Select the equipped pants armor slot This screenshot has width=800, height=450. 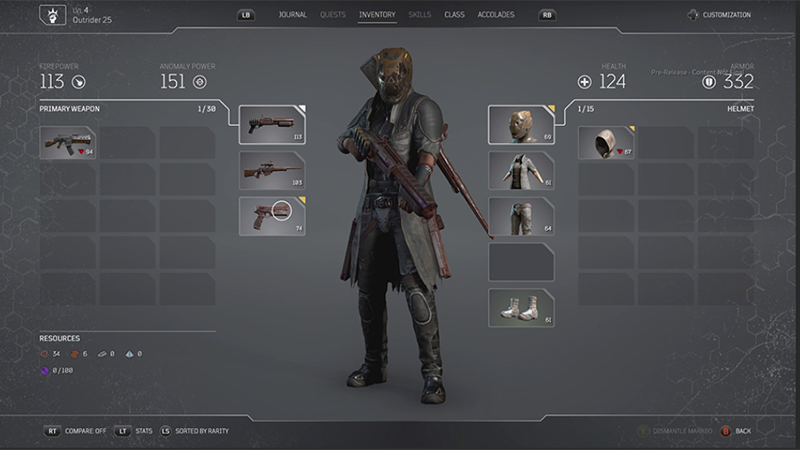[520, 216]
